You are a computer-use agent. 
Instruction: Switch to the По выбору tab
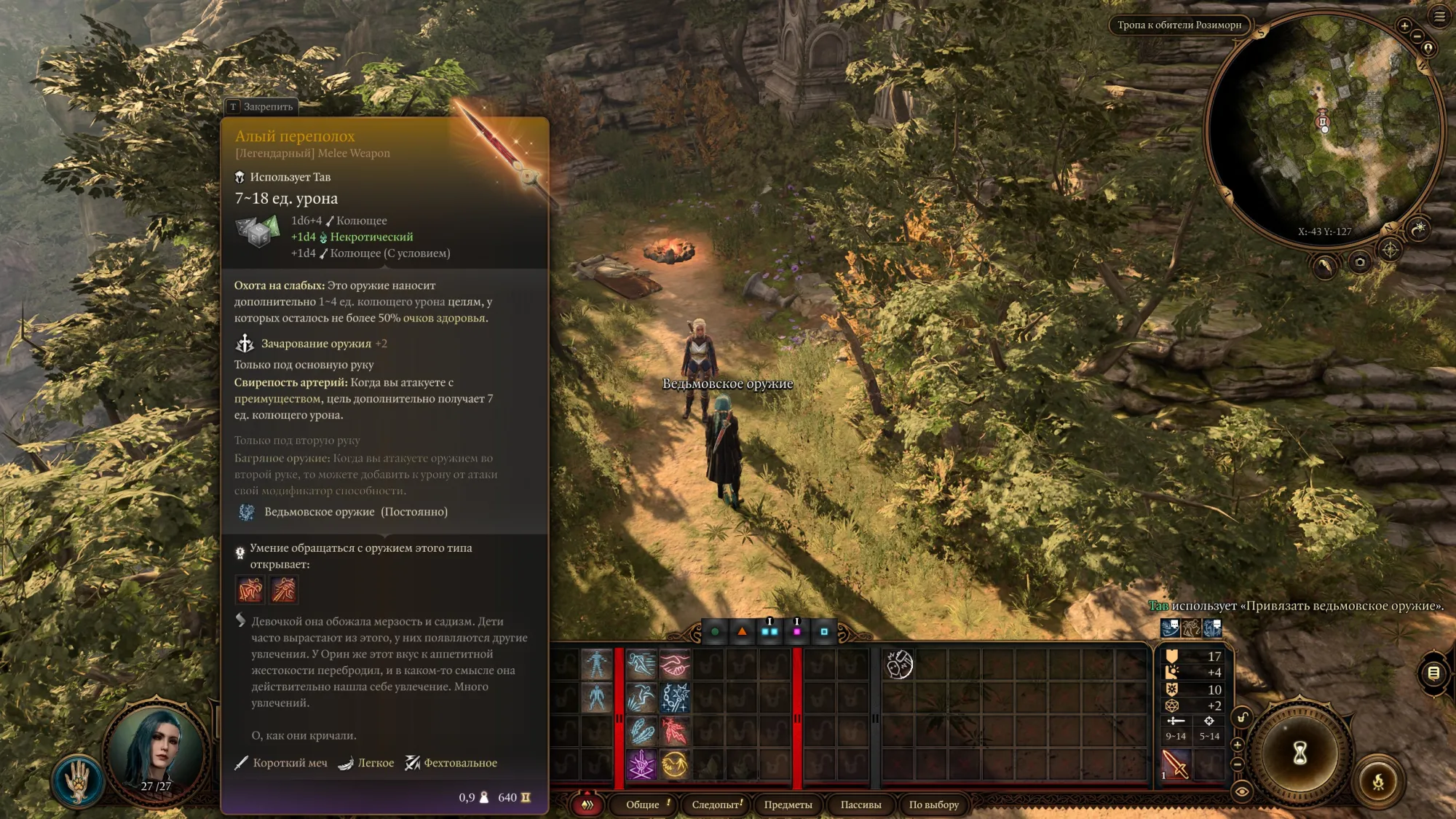pyautogui.click(x=933, y=804)
